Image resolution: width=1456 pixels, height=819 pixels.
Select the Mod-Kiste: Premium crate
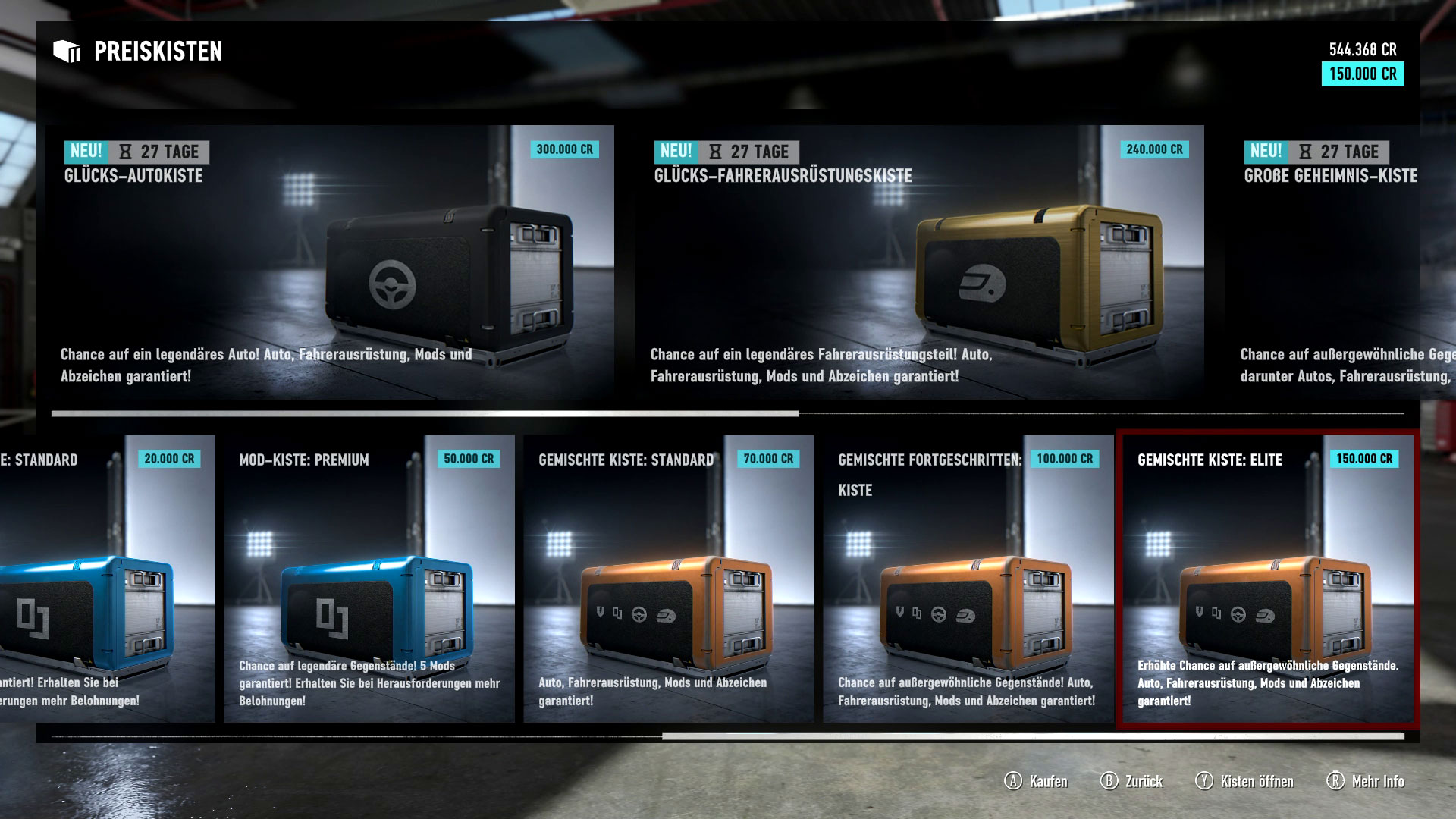(369, 579)
